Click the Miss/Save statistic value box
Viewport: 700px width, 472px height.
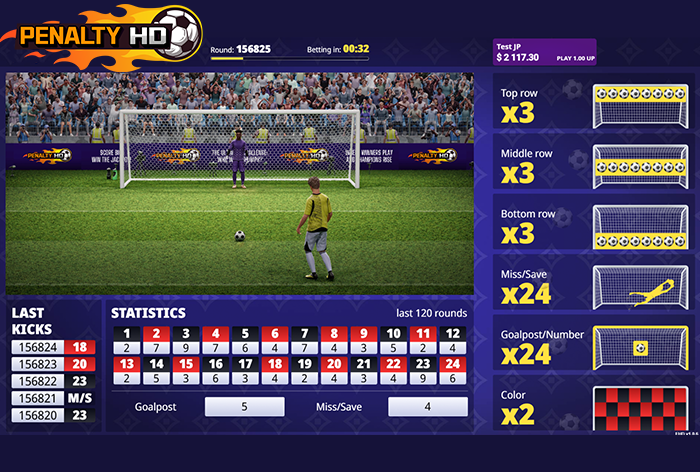[x=427, y=407]
